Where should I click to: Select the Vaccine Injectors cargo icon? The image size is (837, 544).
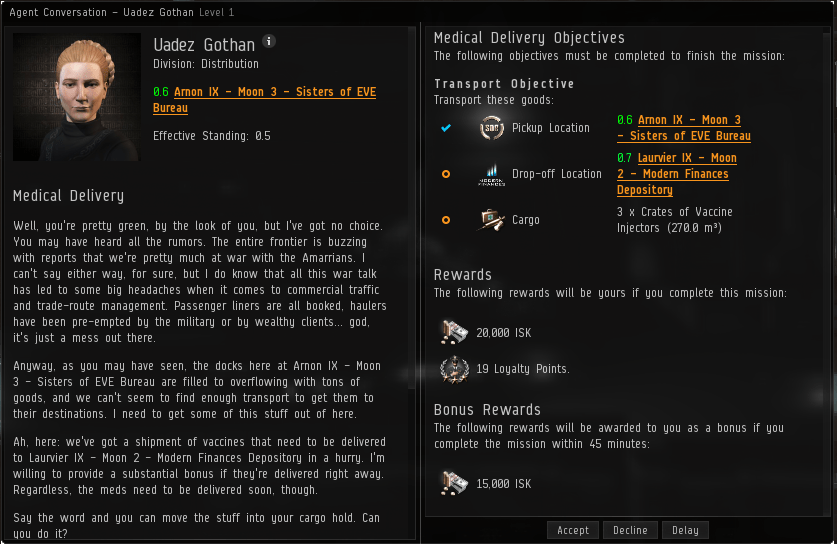(491, 220)
